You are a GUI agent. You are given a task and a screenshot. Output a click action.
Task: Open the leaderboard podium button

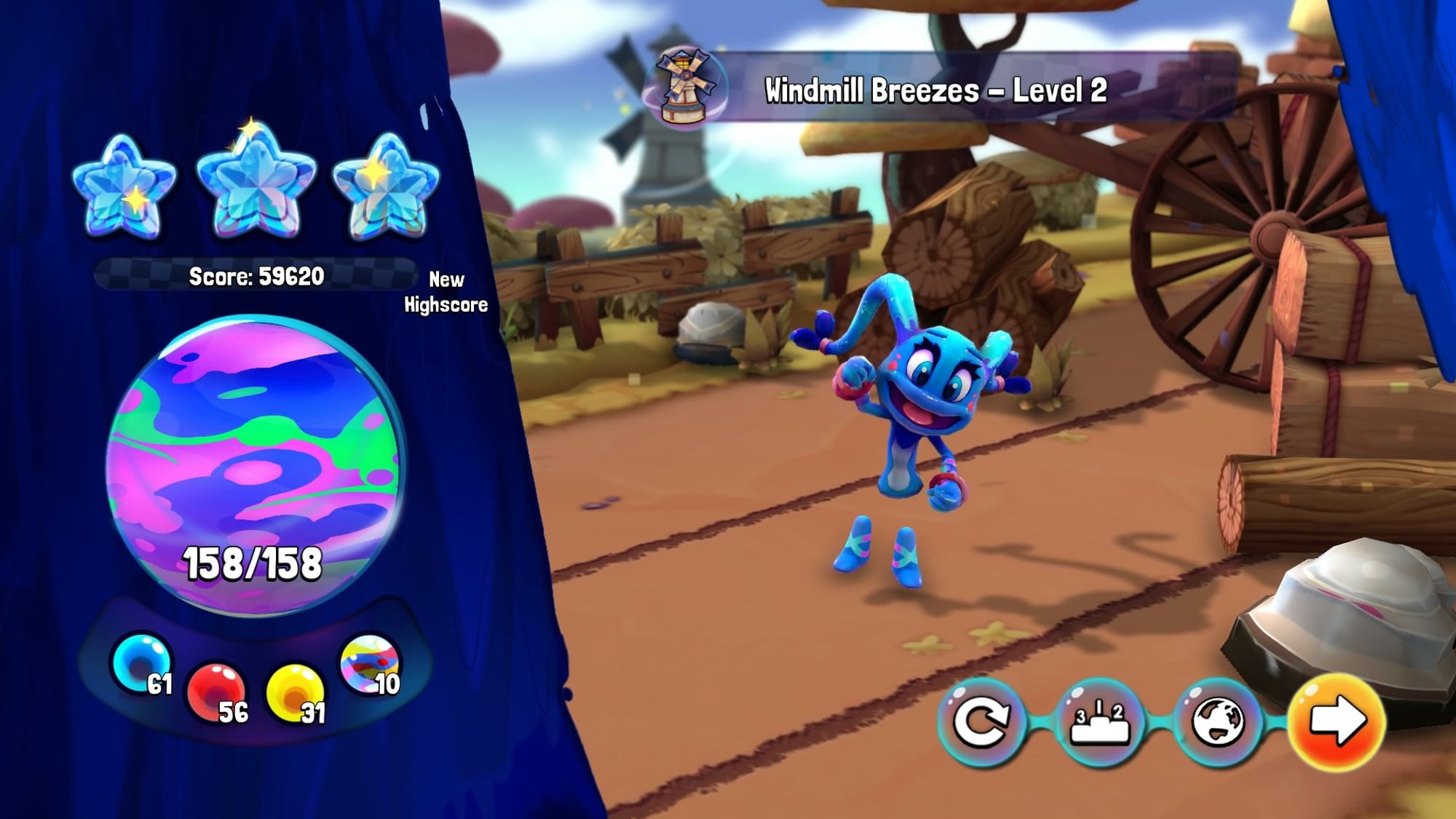1099,721
